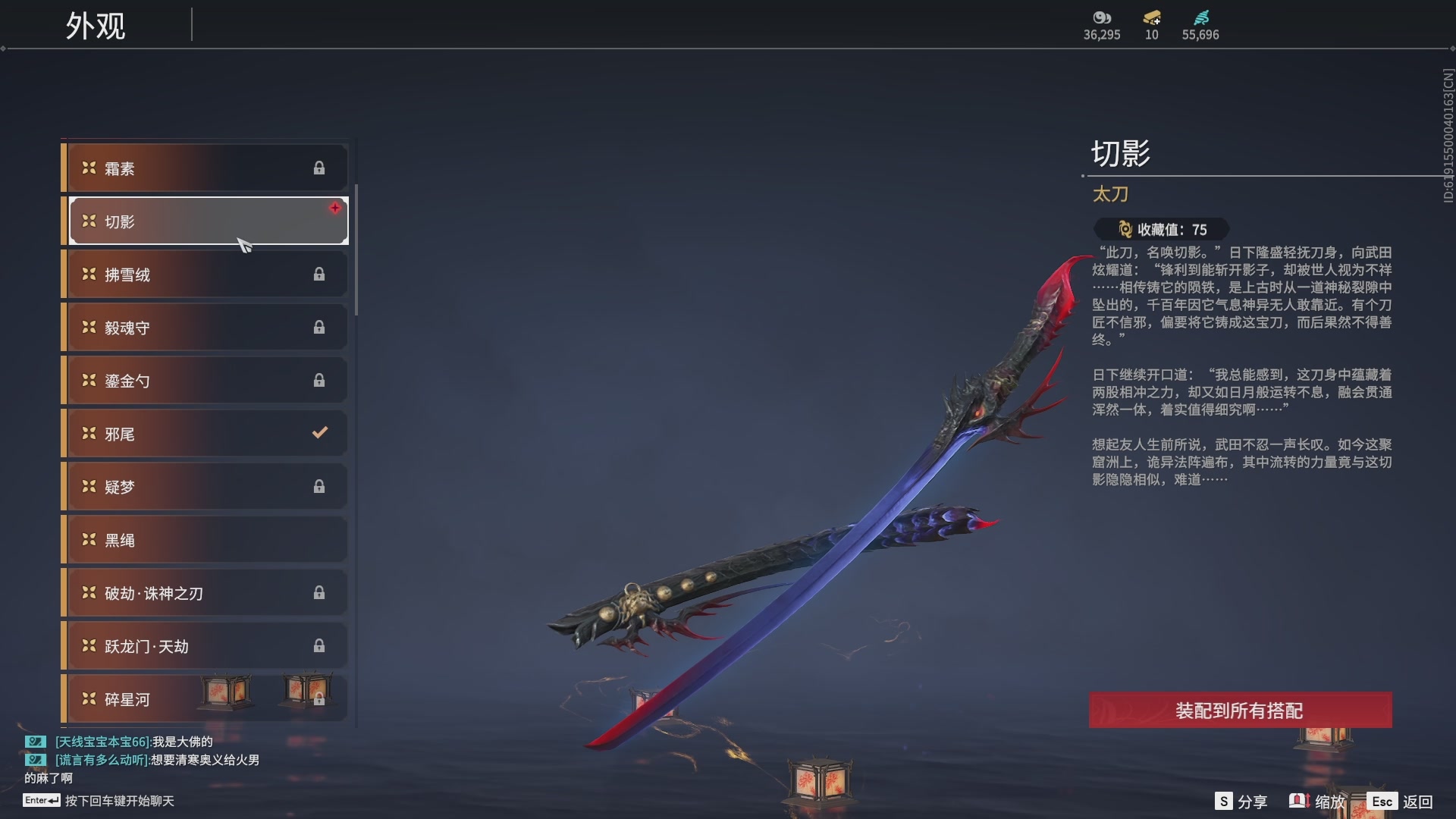Open the lantern reward icon on 碎星河
This screenshot has width=1456, height=819.
tap(226, 693)
